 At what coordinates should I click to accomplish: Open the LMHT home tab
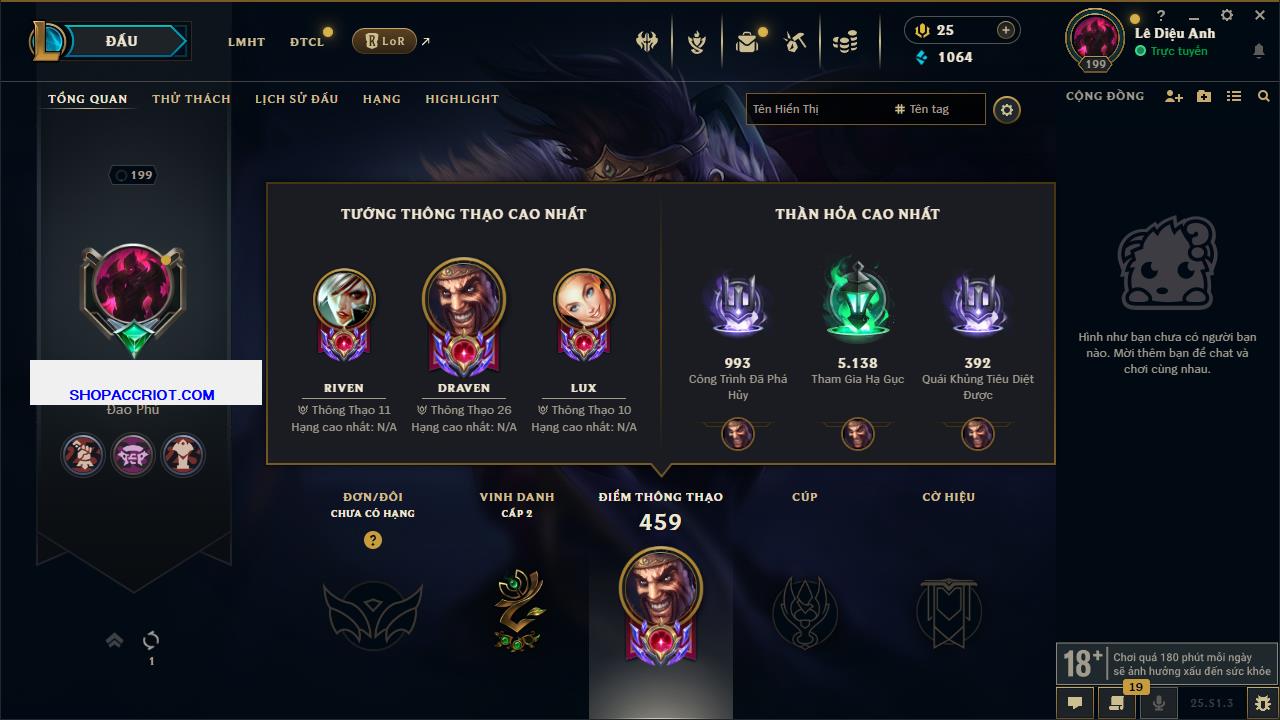point(246,42)
